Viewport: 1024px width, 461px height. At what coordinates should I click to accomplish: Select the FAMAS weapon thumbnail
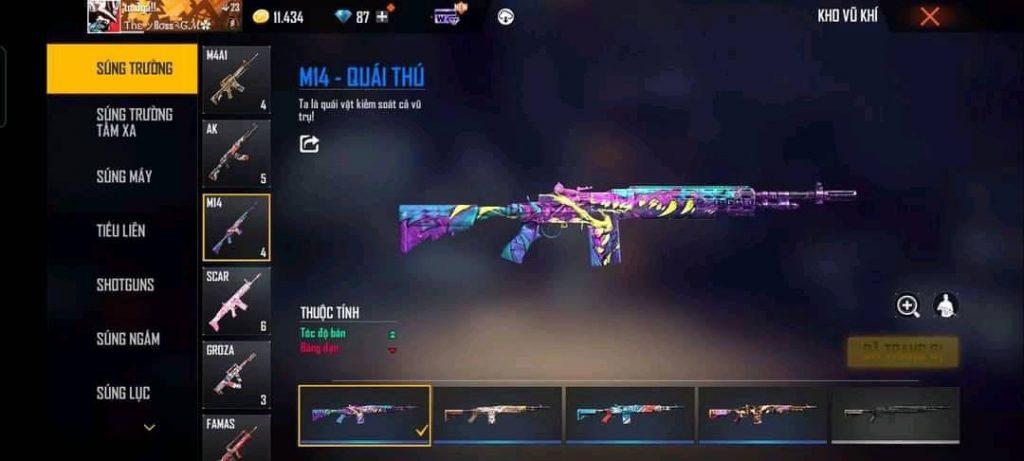click(236, 438)
